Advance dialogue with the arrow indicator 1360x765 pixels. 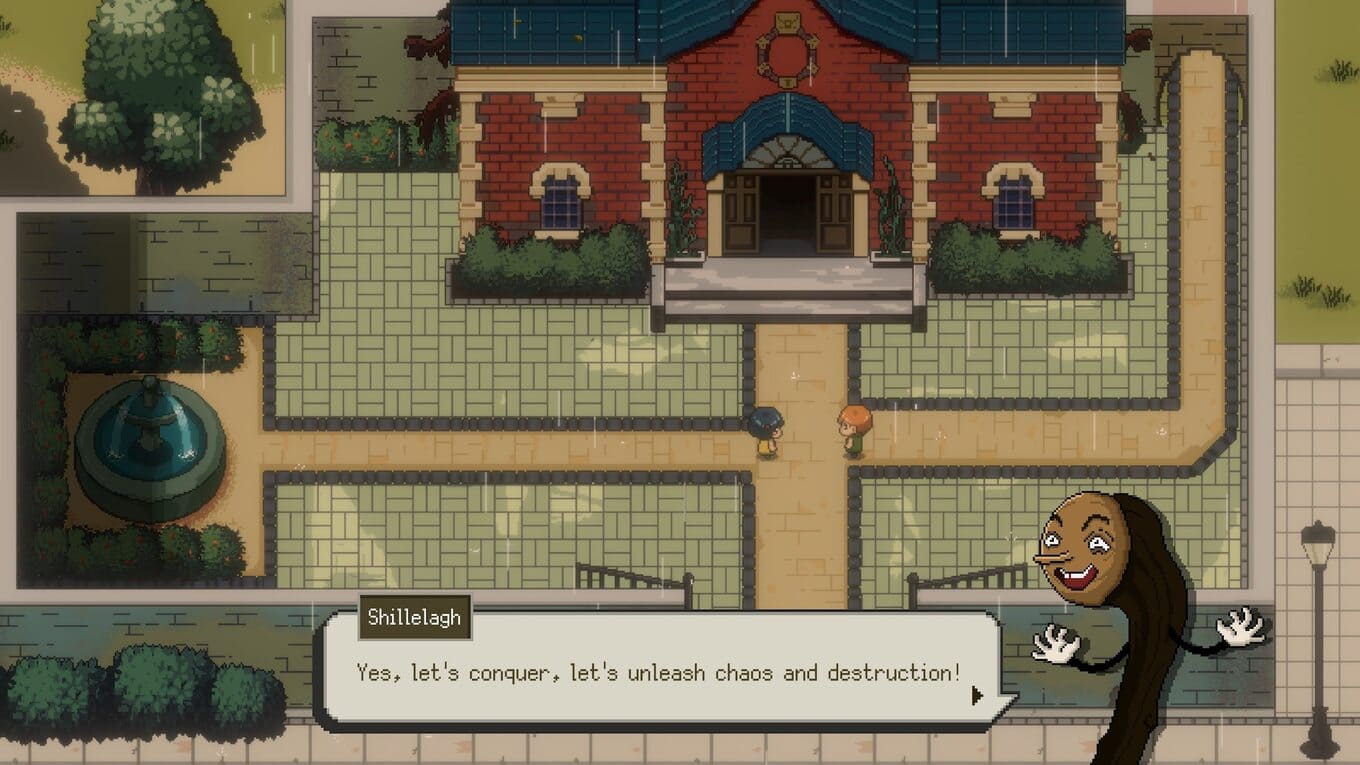point(977,695)
